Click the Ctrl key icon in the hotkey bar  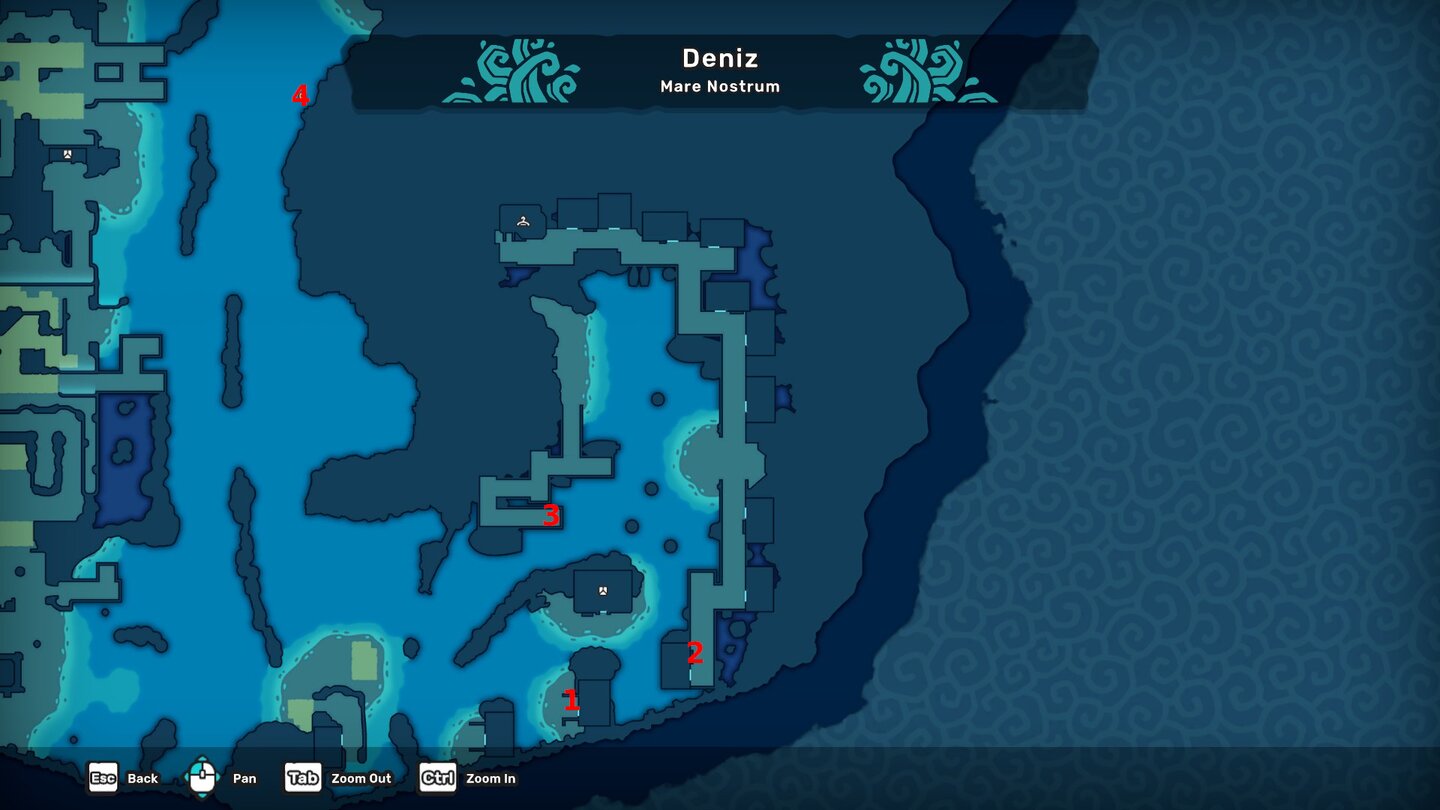point(437,778)
